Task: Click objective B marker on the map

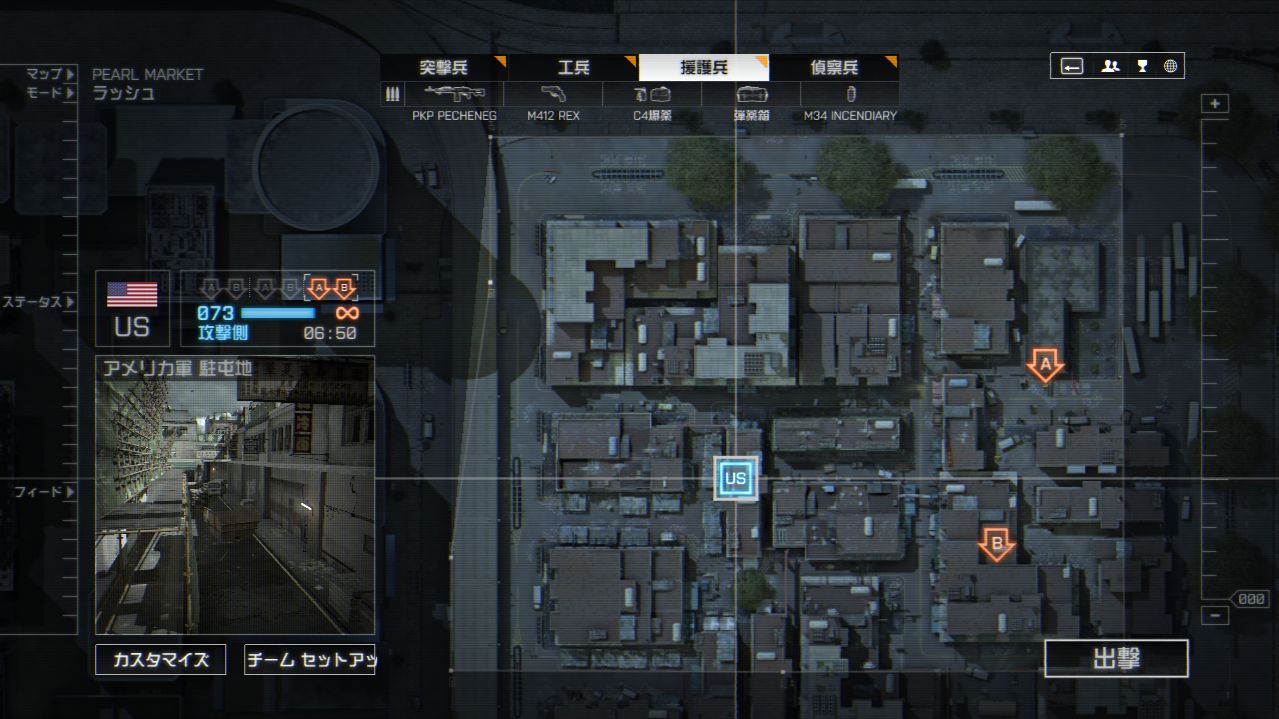Action: (x=996, y=544)
